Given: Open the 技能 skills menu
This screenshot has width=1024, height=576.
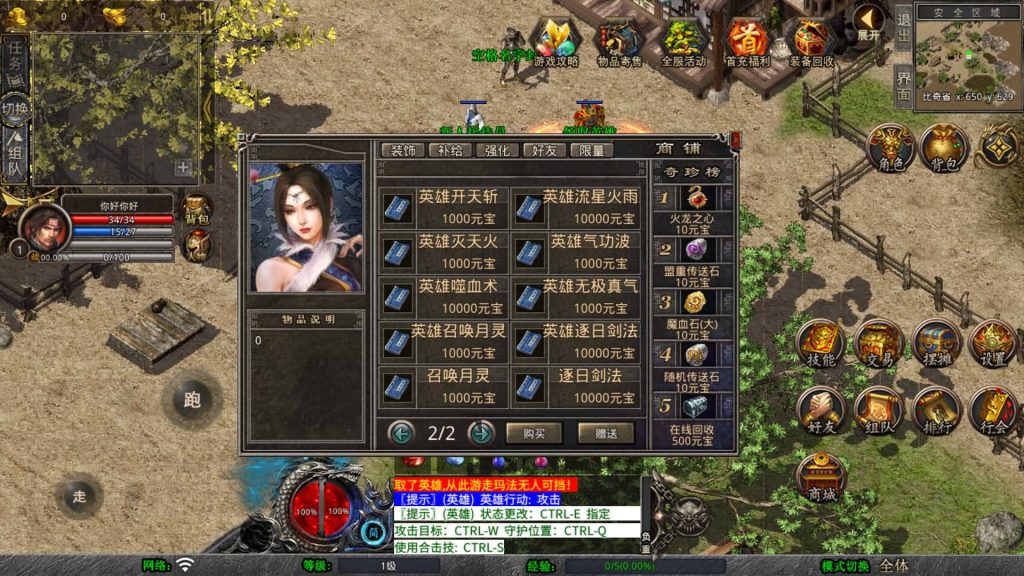Looking at the screenshot, I should pyautogui.click(x=820, y=343).
